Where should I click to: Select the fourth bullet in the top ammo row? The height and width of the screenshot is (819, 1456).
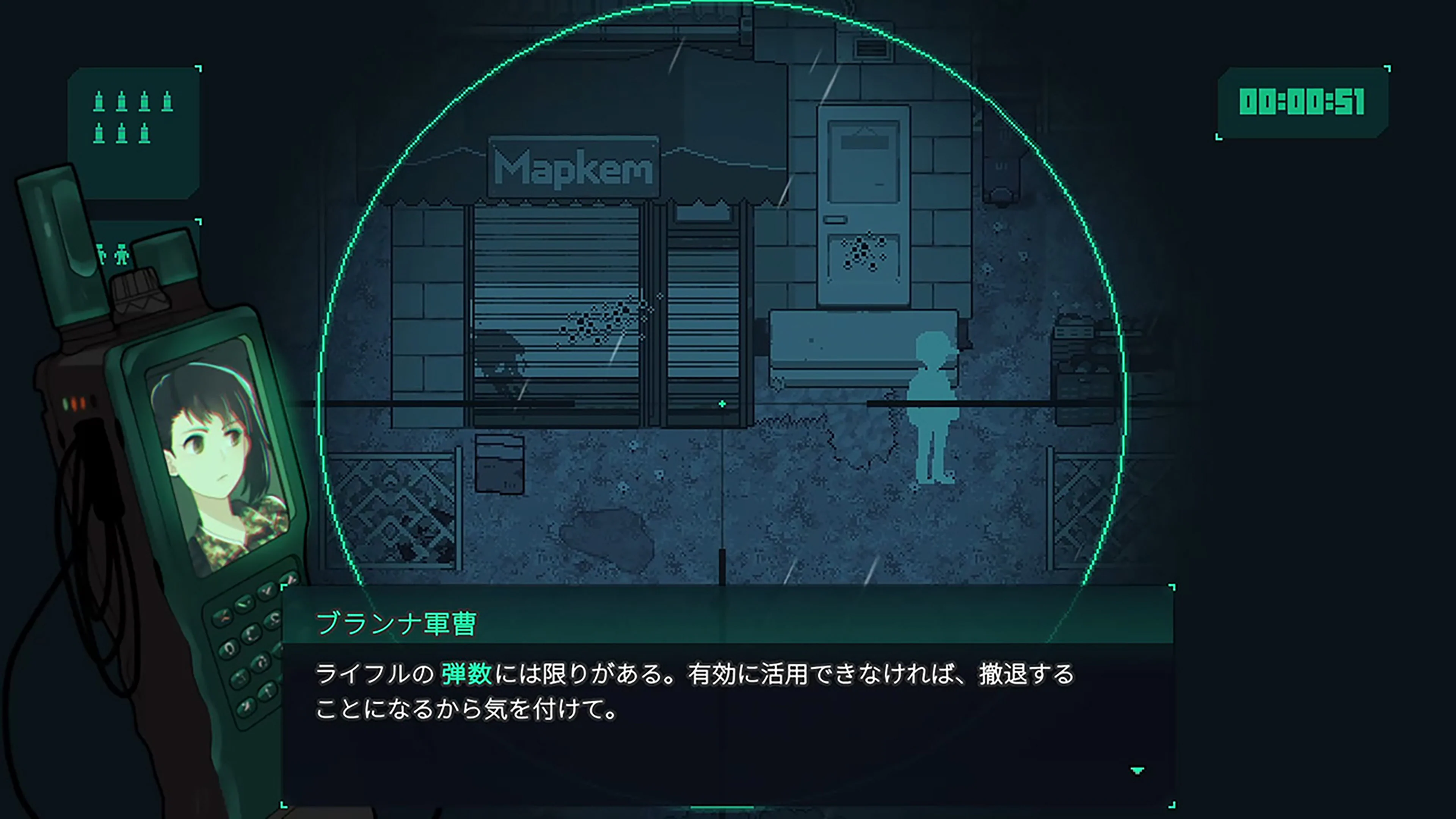click(x=167, y=100)
